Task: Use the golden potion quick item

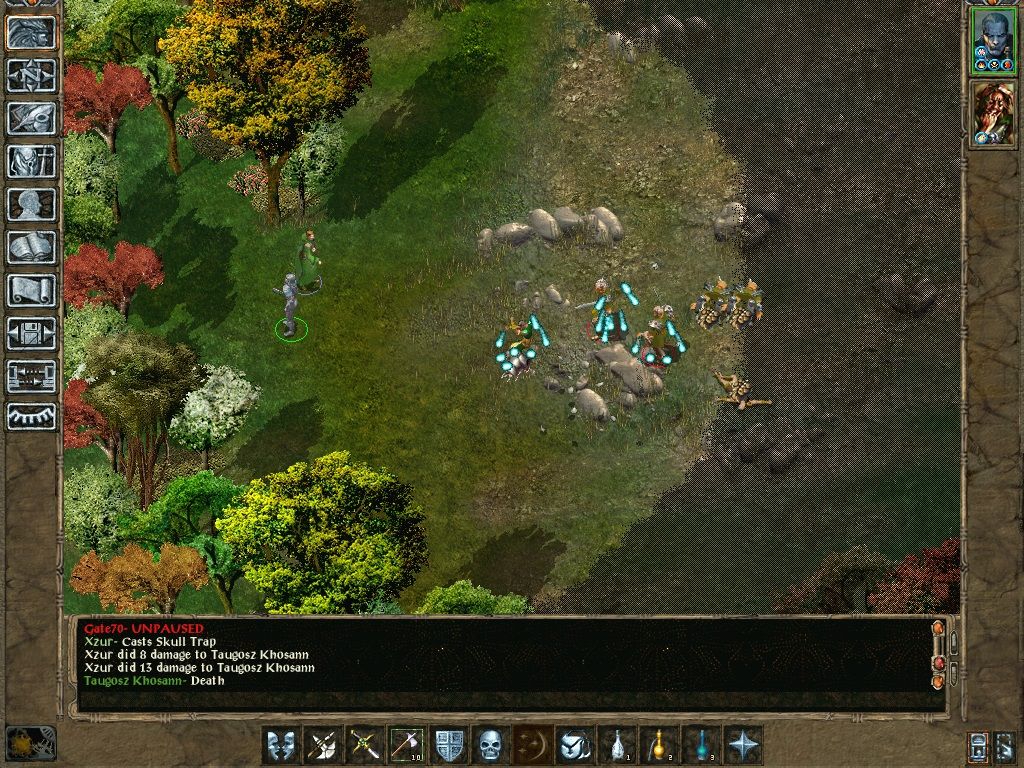Action: click(658, 745)
